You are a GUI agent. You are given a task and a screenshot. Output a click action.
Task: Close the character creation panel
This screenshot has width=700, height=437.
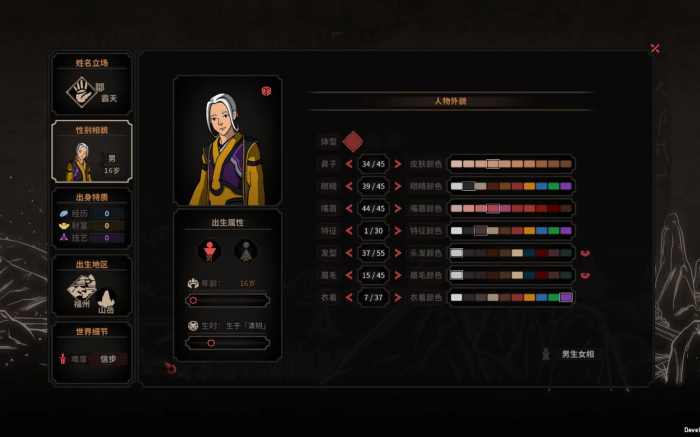click(655, 48)
